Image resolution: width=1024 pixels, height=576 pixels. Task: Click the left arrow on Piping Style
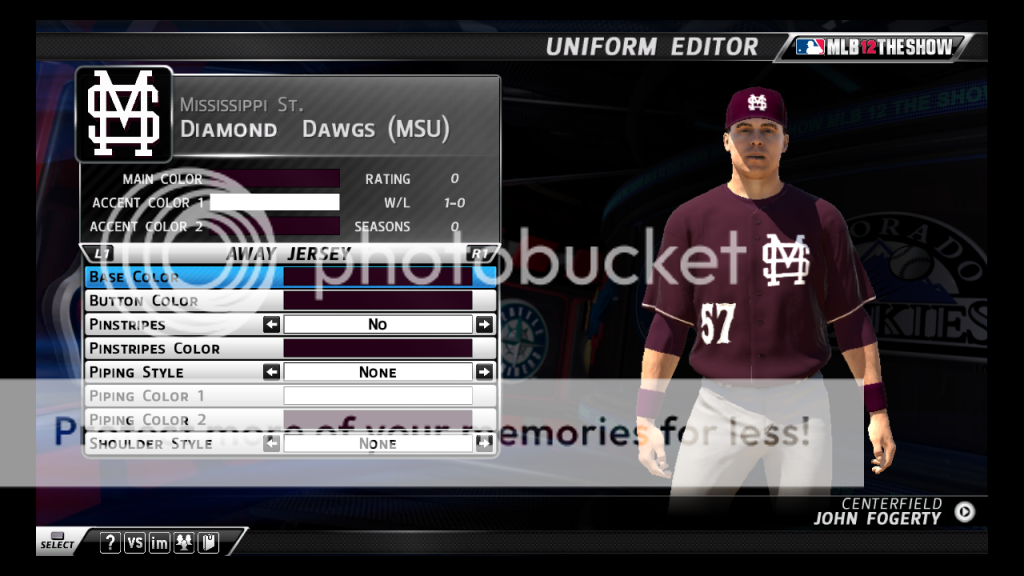[271, 372]
